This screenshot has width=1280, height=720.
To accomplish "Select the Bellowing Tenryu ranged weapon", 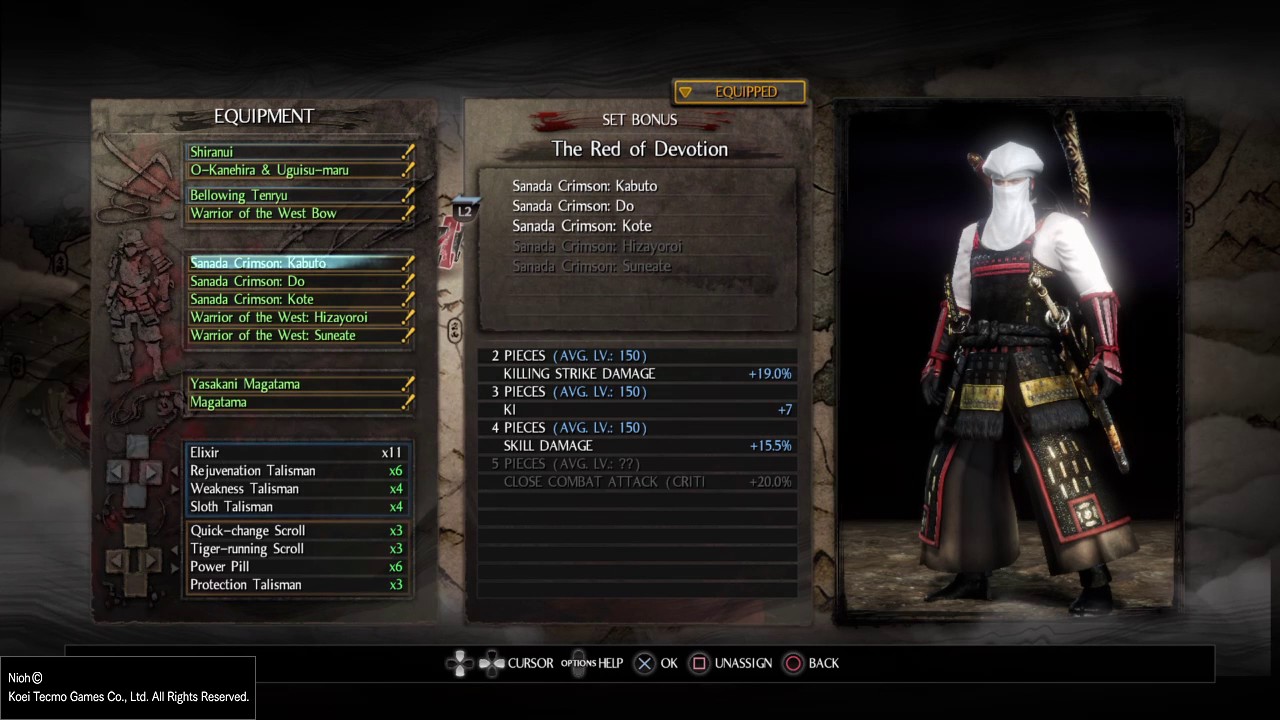I will click(x=298, y=196).
